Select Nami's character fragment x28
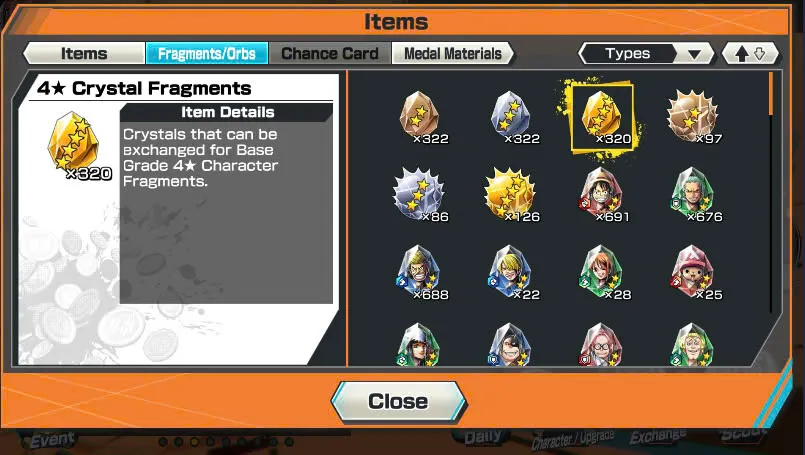This screenshot has height=455, width=805. 600,270
